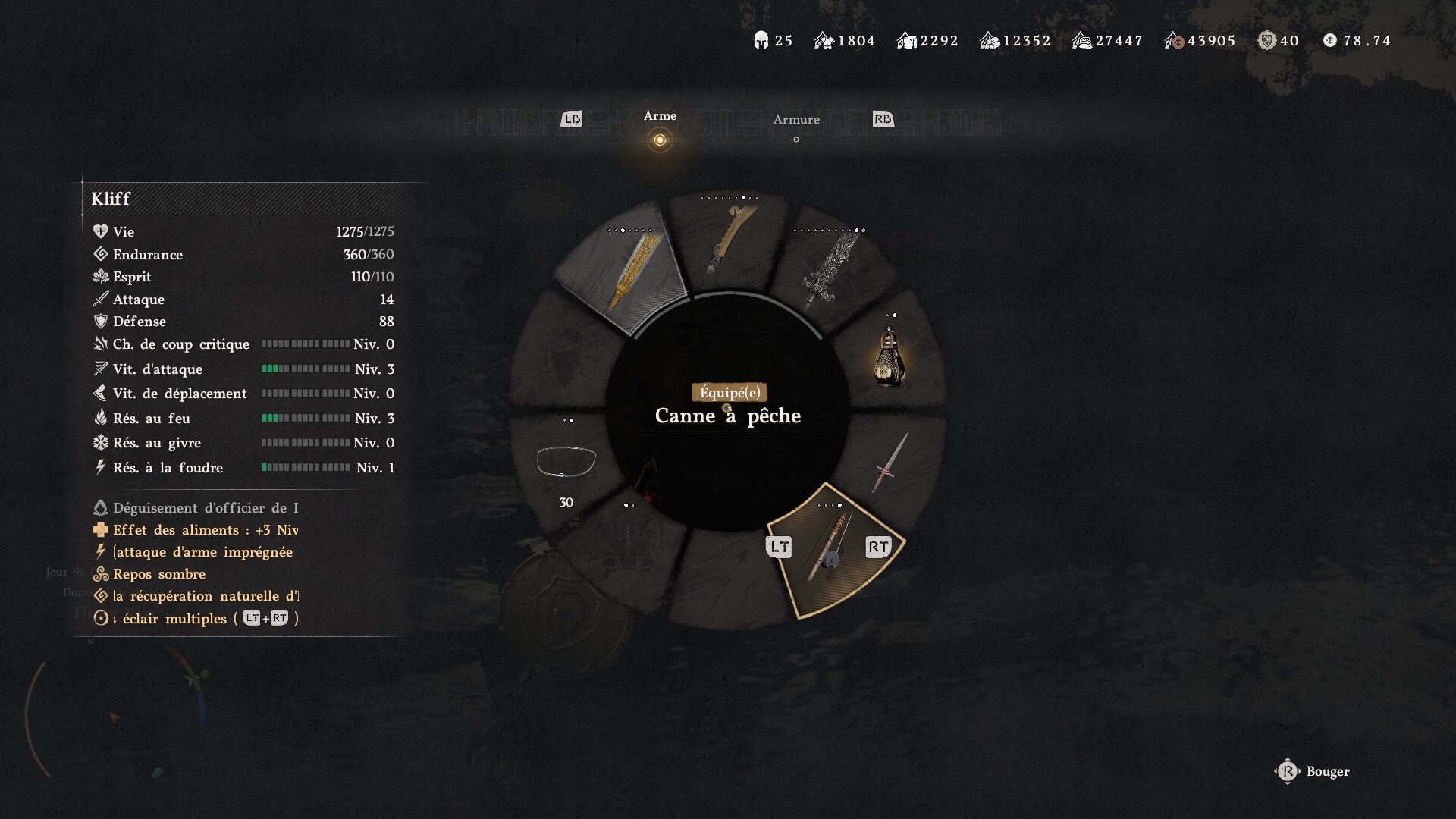
Task: Open the Arme tab
Action: (x=660, y=116)
